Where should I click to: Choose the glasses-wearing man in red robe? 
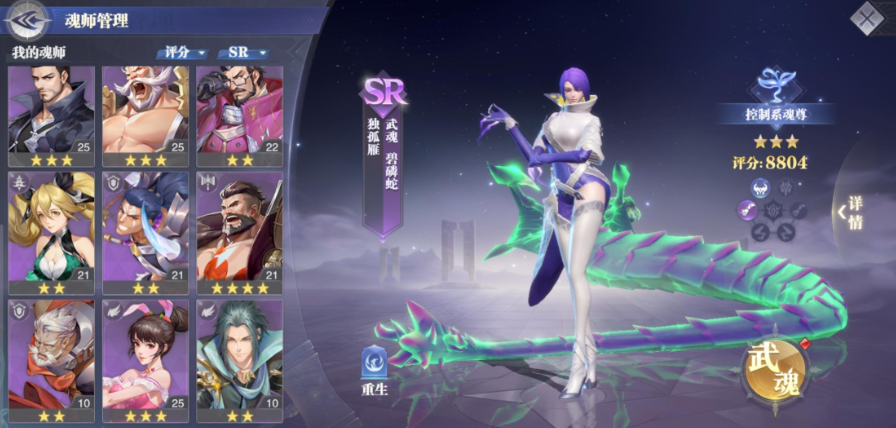(x=240, y=117)
